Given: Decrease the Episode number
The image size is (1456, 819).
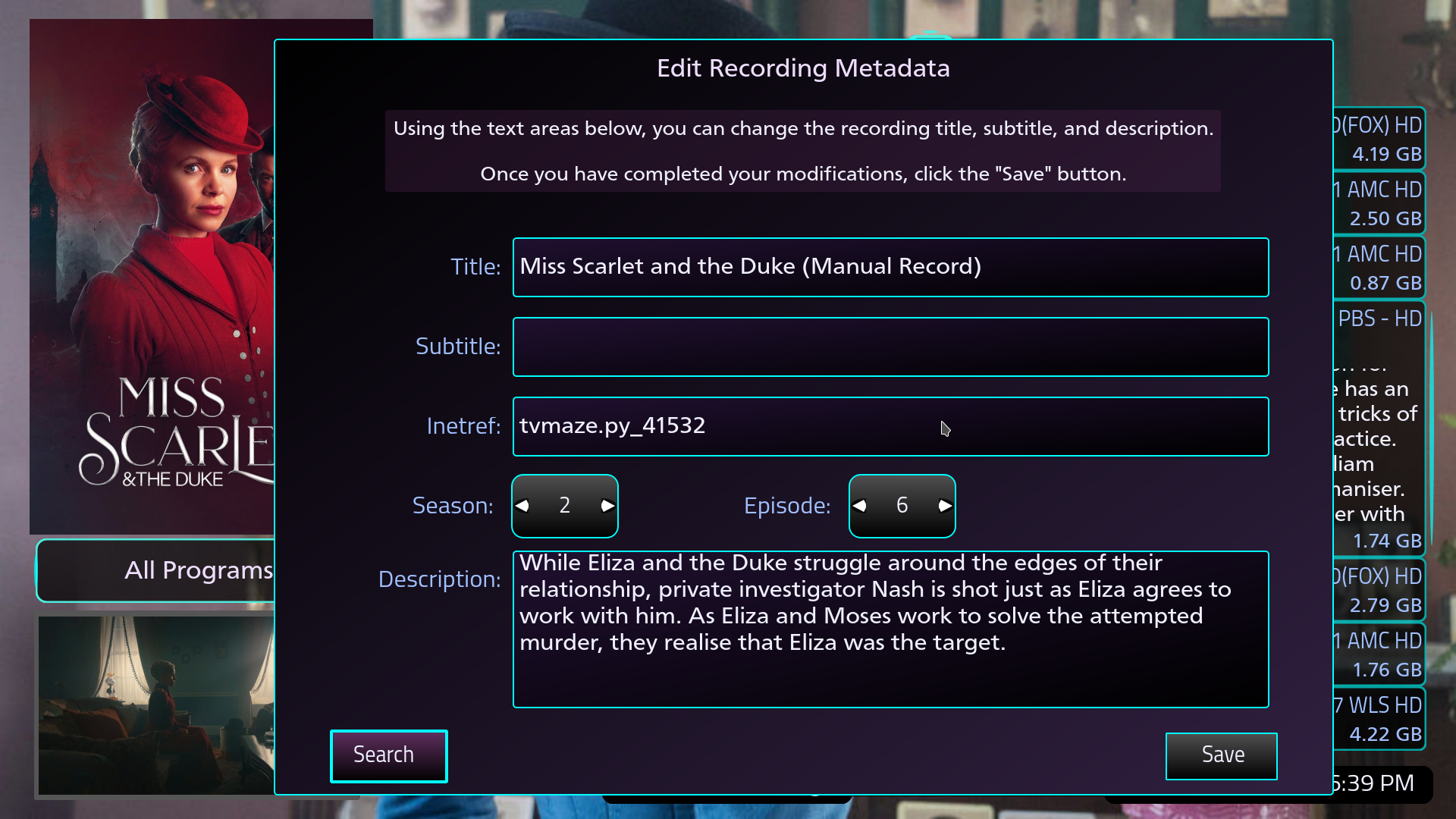Looking at the screenshot, I should 859,506.
